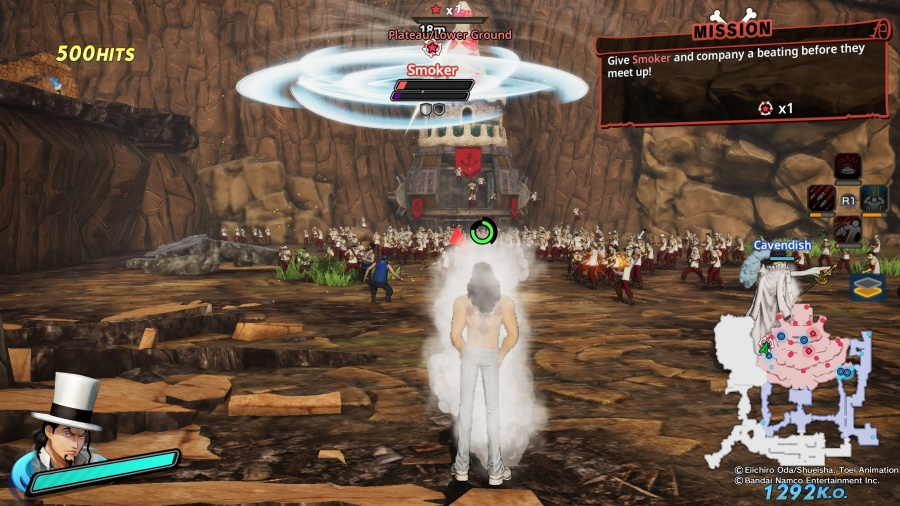Select the Cavendish ally name tag

pyautogui.click(x=781, y=245)
